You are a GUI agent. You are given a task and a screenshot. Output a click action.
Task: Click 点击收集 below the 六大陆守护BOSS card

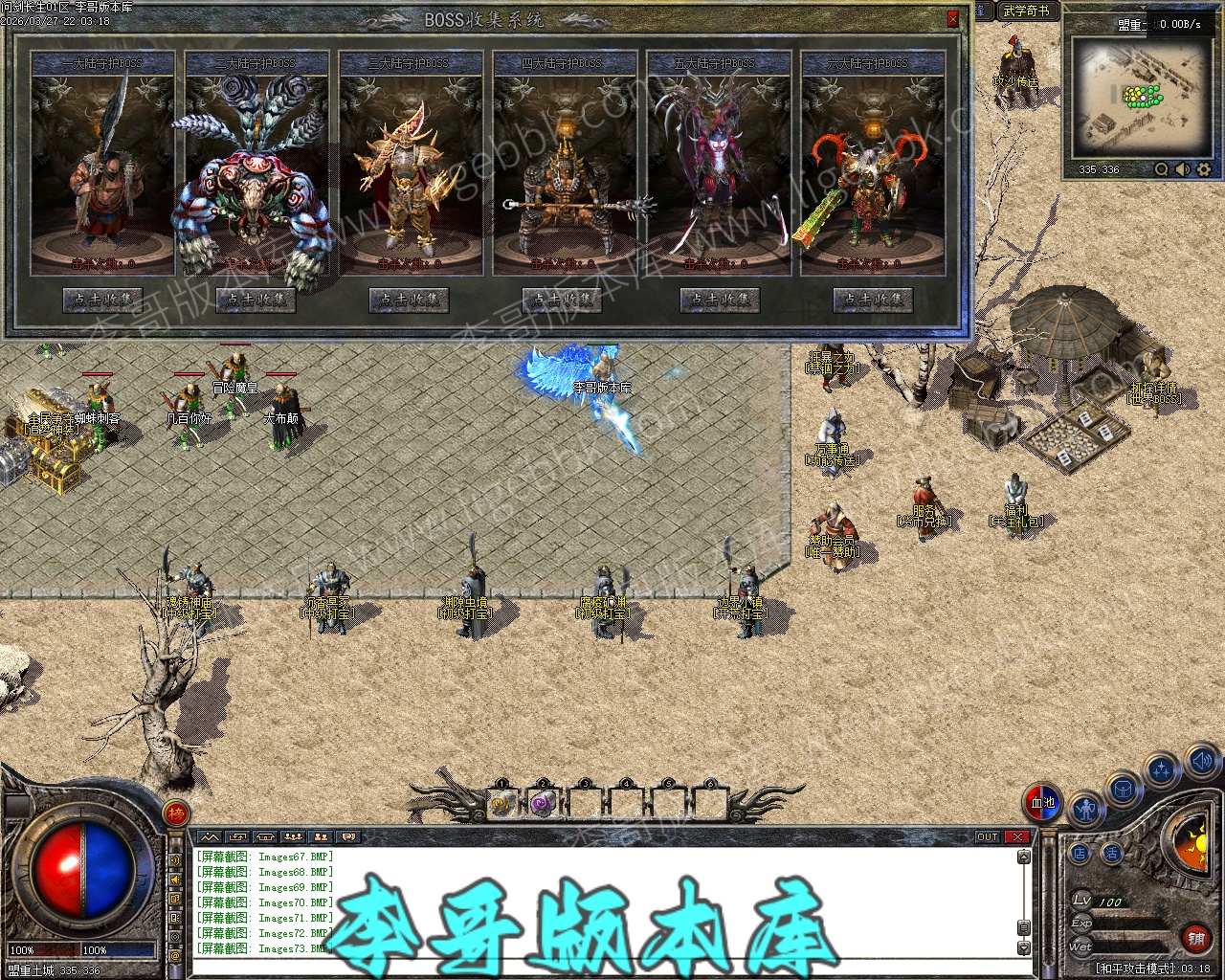point(872,300)
